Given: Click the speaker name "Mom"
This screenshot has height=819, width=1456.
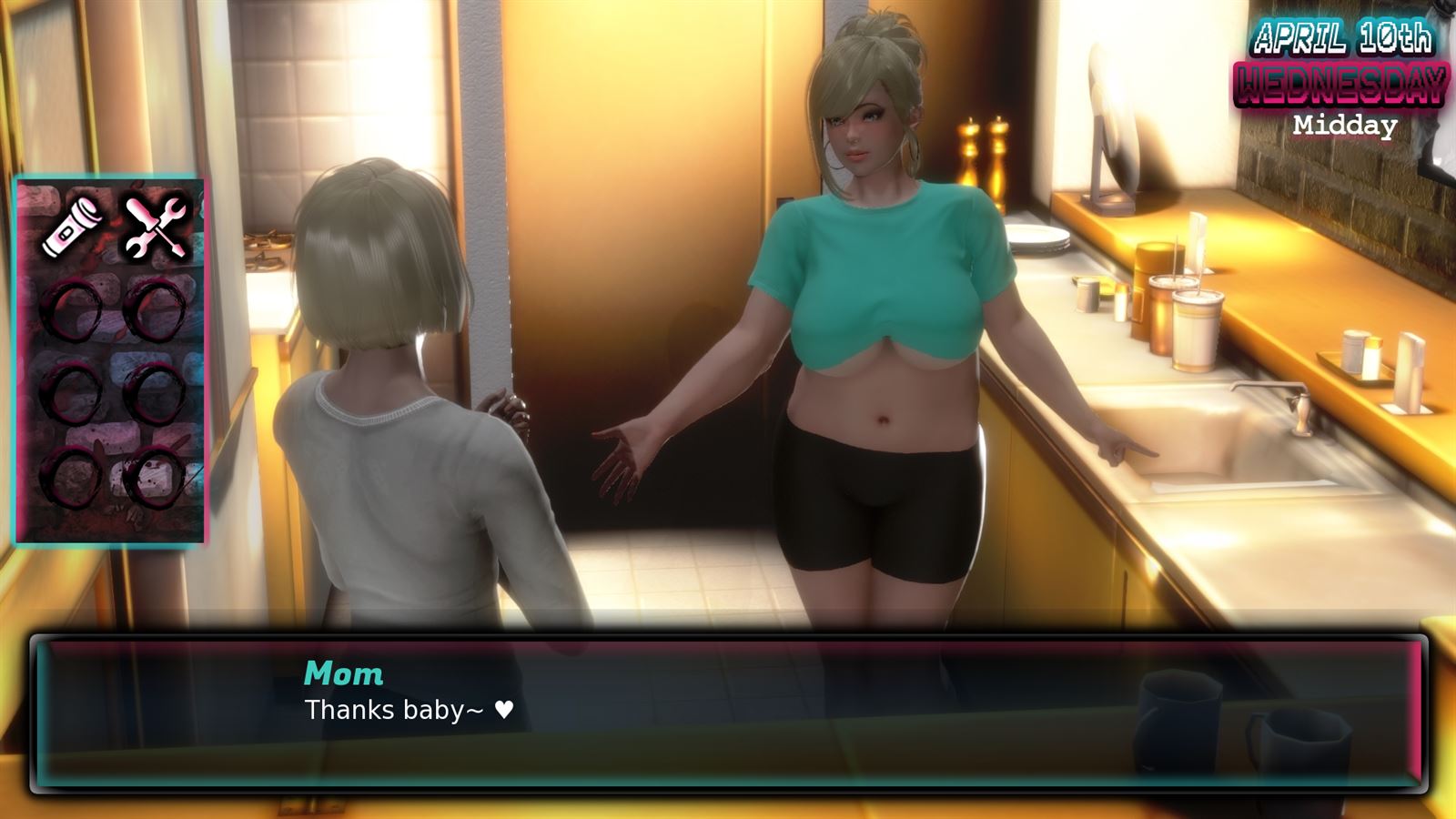Looking at the screenshot, I should click(x=344, y=673).
